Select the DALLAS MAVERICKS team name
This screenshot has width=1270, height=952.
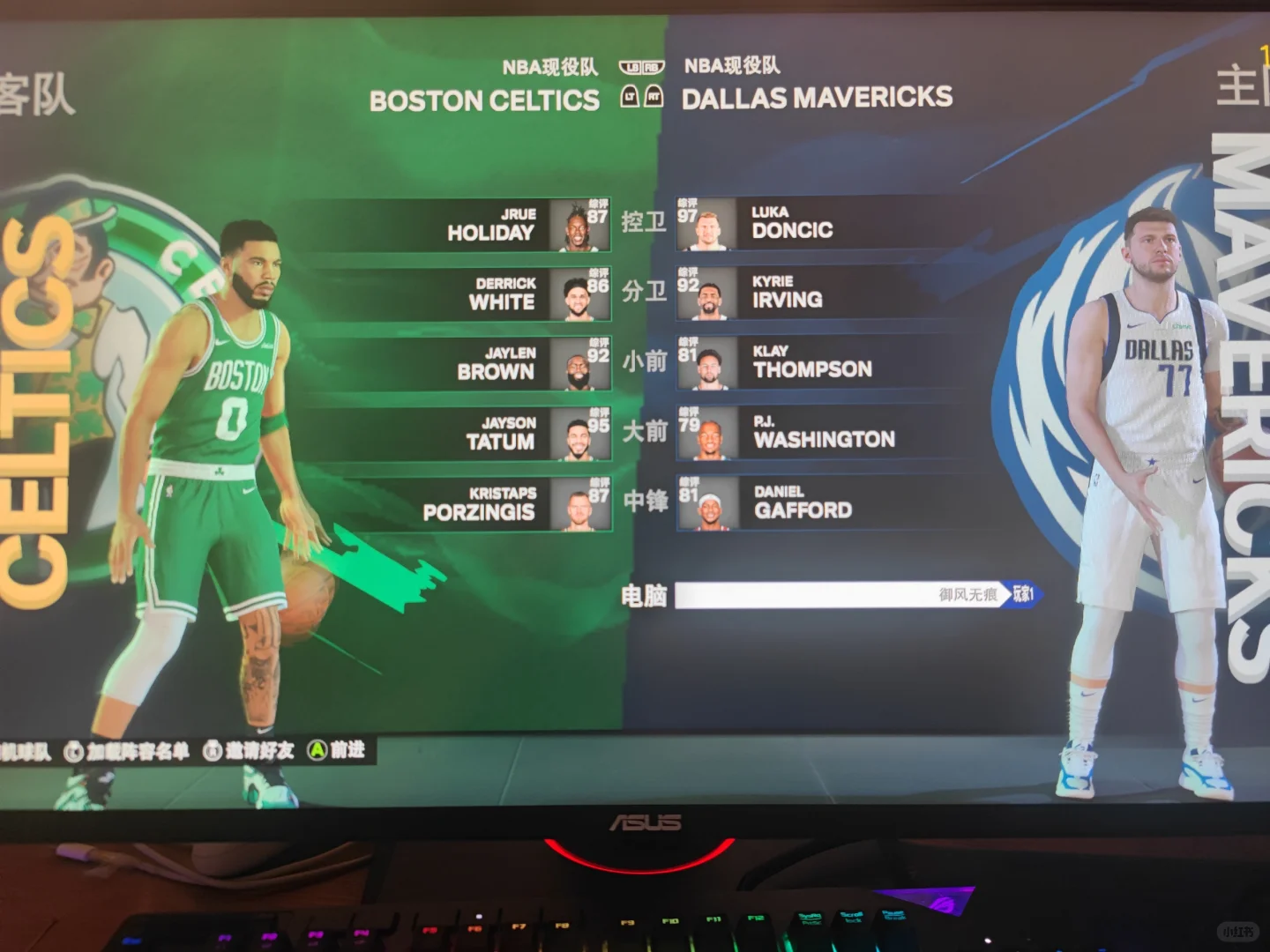816,98
